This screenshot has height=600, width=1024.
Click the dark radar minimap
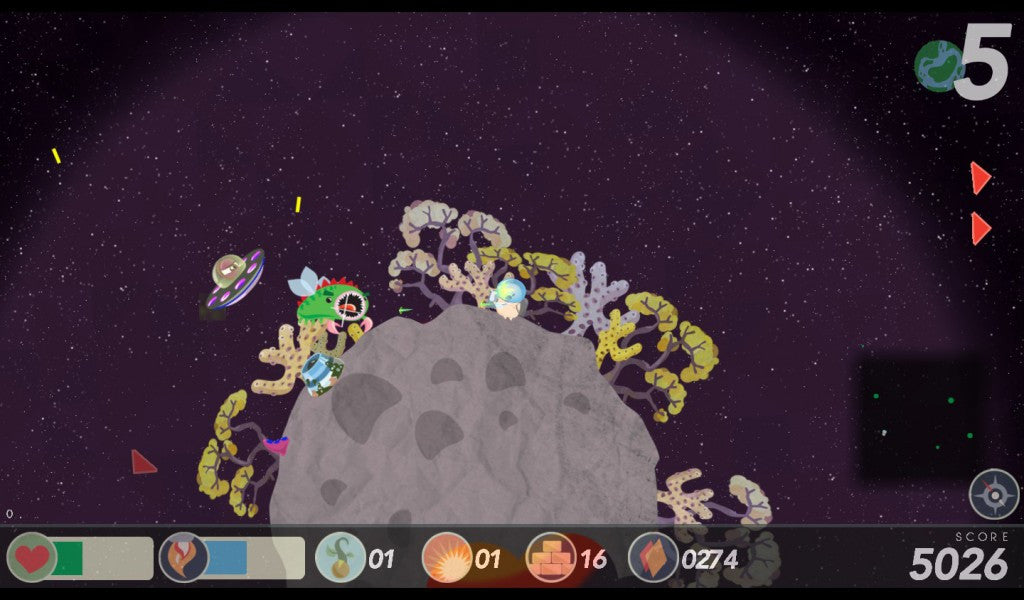click(x=921, y=419)
